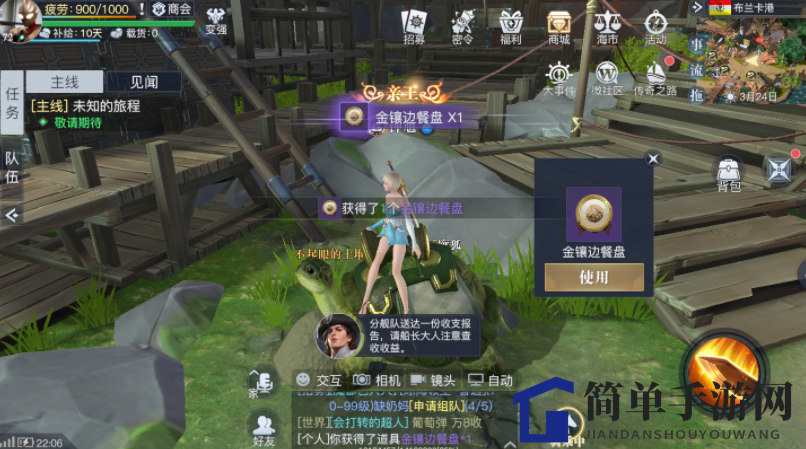Use the 金镶边餐盘 item
This screenshot has width=806, height=449.
593,277
